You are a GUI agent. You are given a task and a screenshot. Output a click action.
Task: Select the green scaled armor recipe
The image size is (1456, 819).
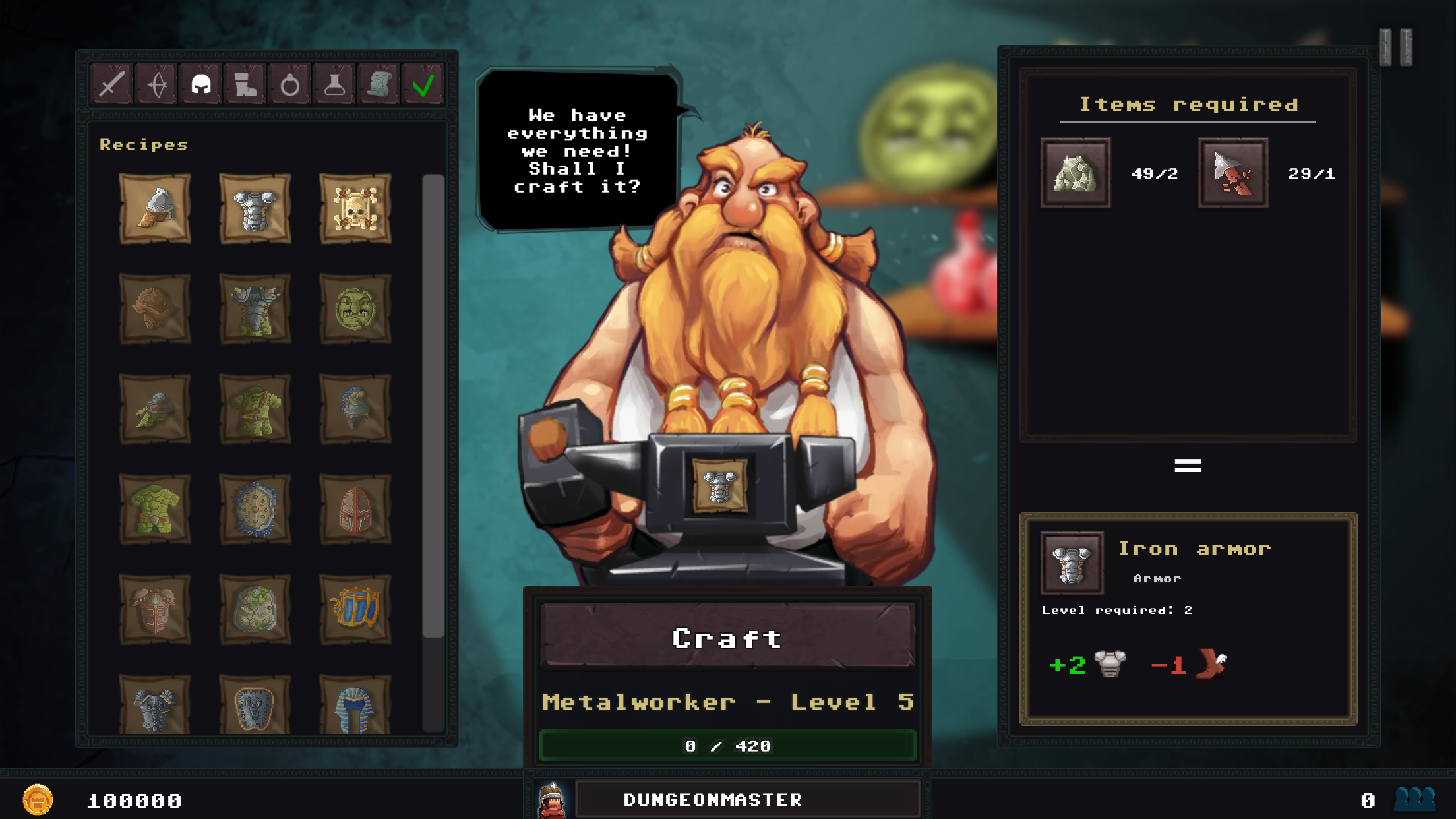[x=155, y=510]
